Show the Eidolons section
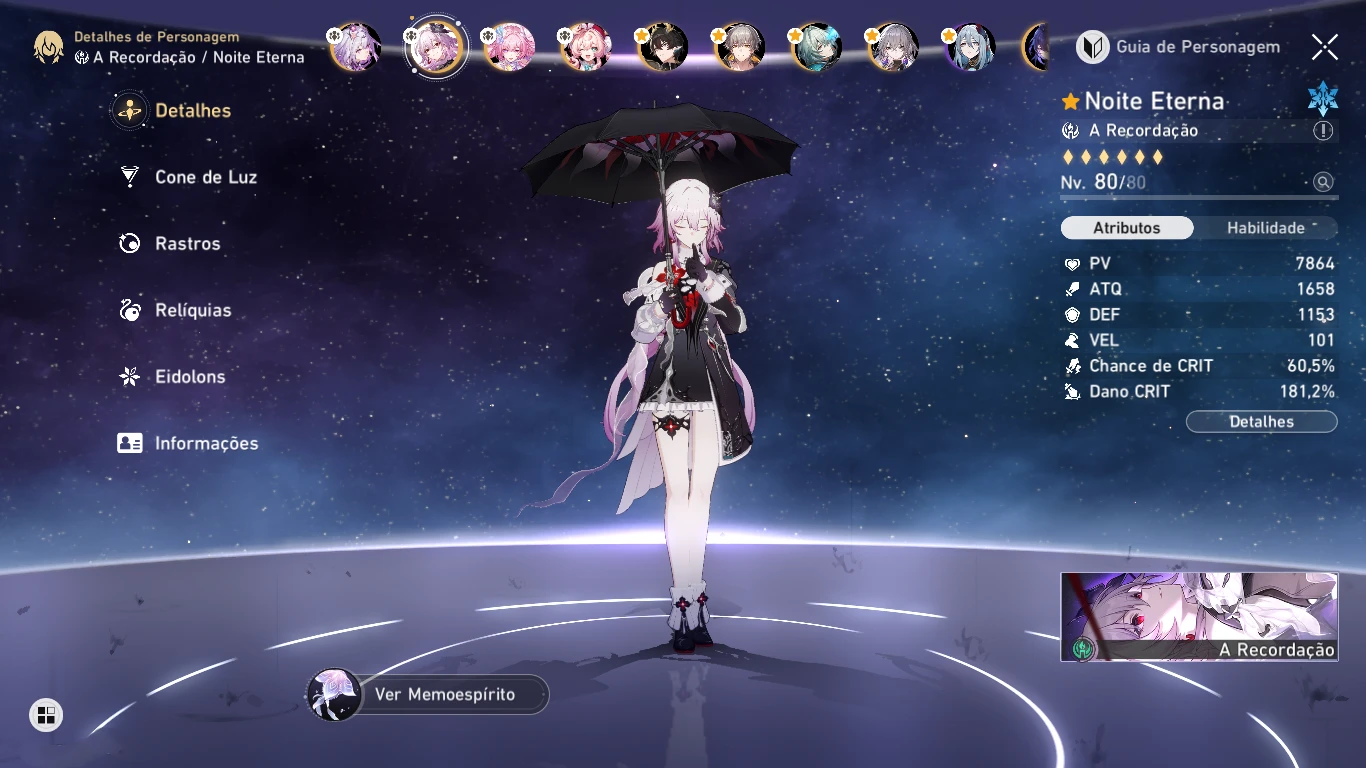 pos(189,377)
